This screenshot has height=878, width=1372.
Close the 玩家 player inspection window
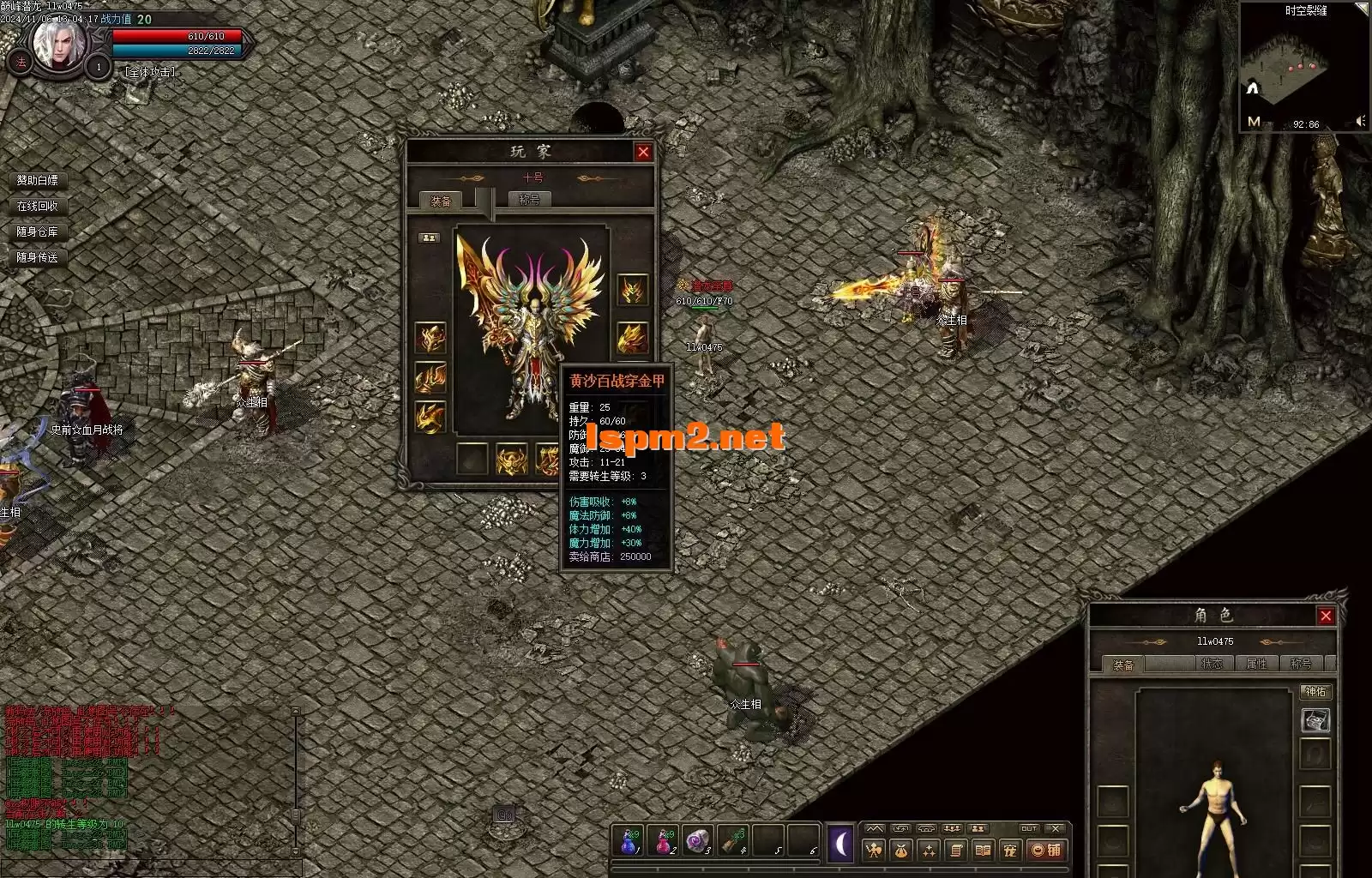coord(643,152)
